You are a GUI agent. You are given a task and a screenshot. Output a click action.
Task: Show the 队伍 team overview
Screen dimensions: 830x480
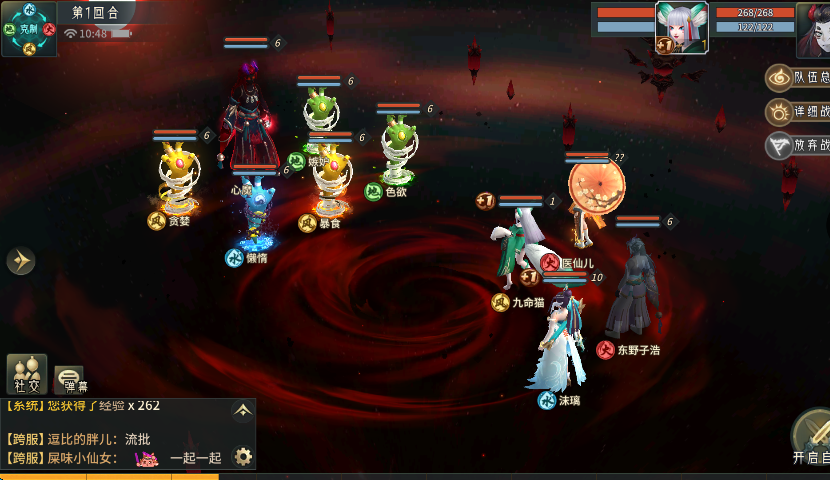[x=799, y=77]
